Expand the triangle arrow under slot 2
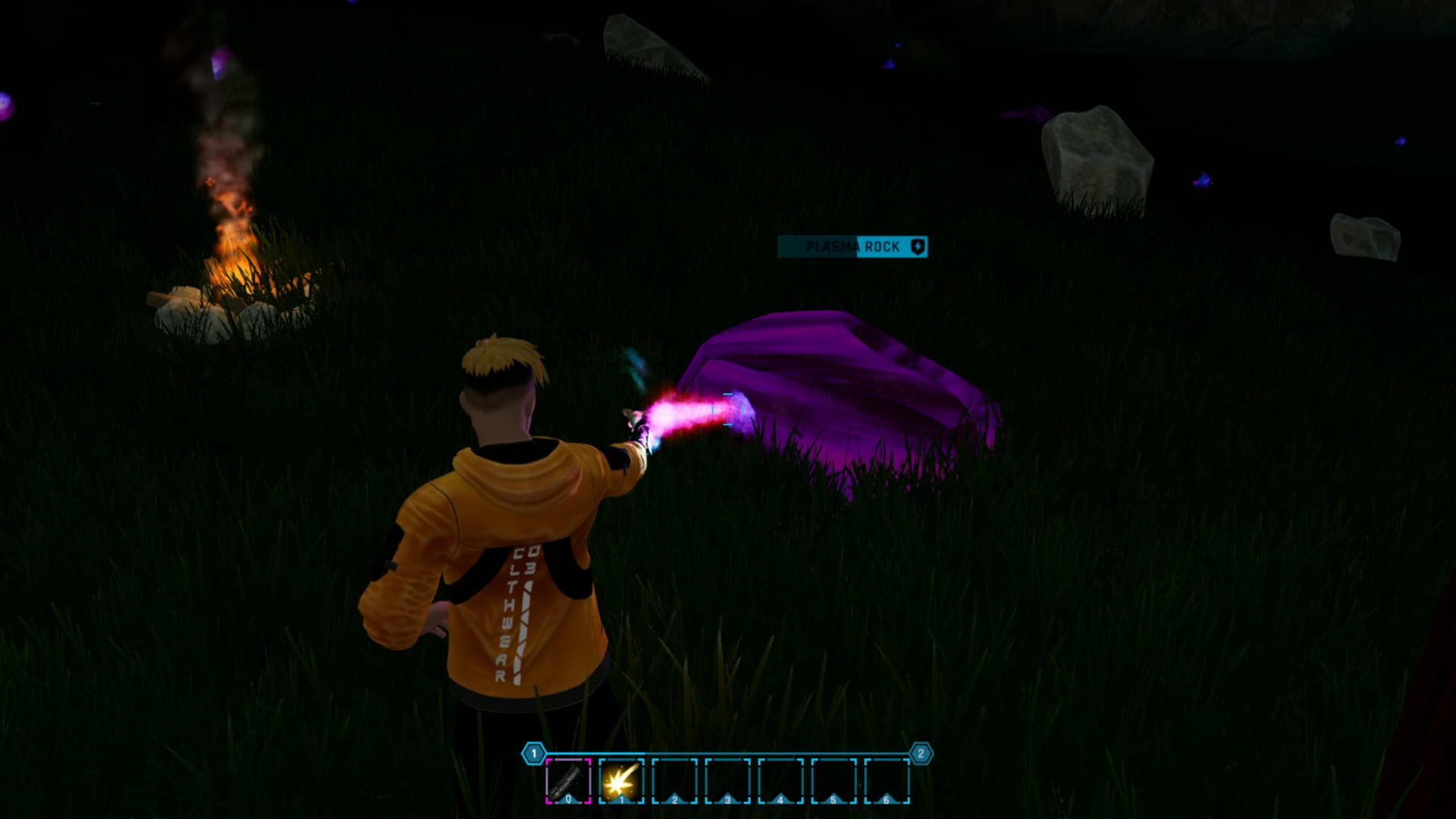 675,799
